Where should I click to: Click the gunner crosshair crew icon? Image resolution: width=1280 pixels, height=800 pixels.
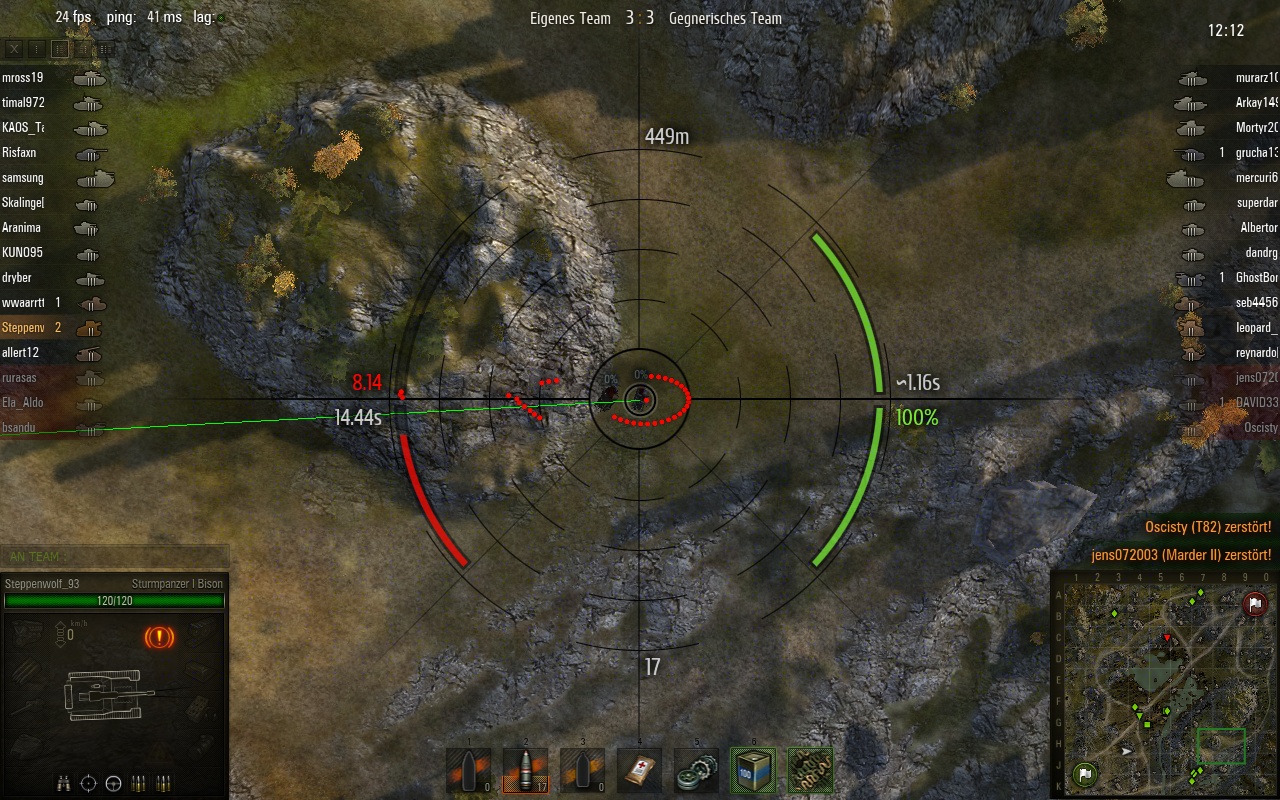click(x=88, y=782)
